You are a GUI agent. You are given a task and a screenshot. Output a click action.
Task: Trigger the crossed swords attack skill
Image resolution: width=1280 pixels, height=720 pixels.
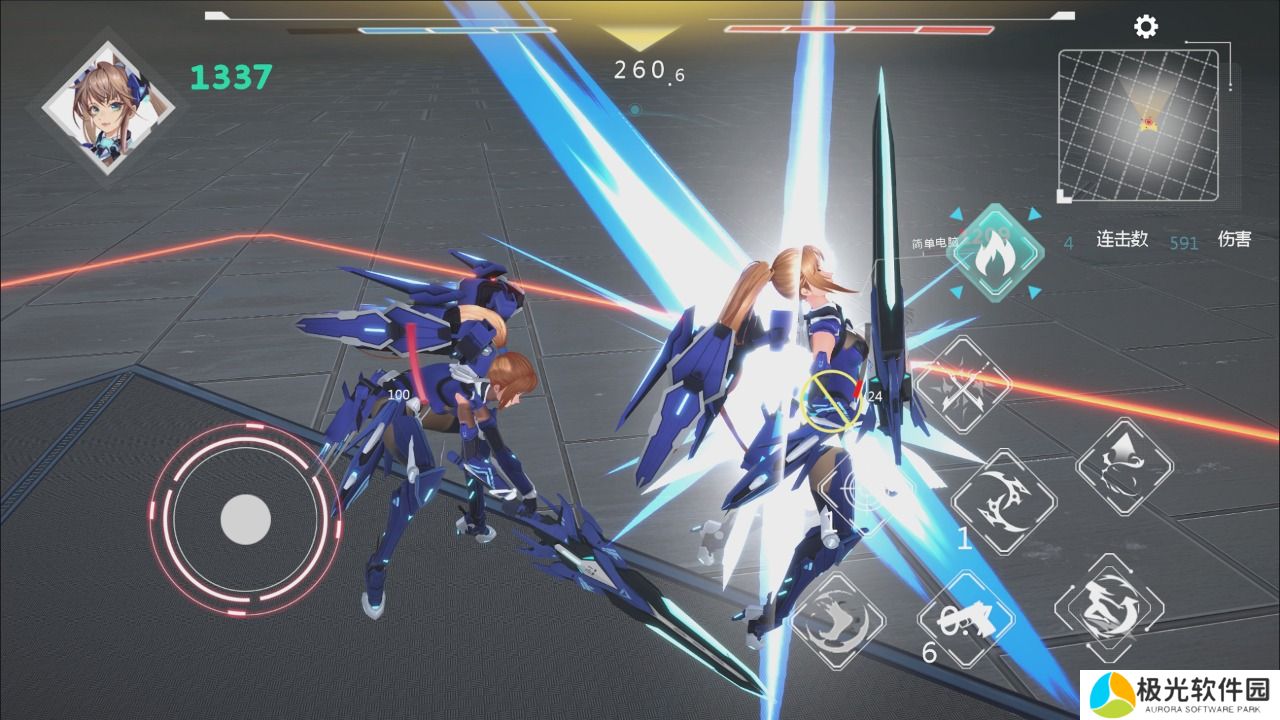(964, 385)
